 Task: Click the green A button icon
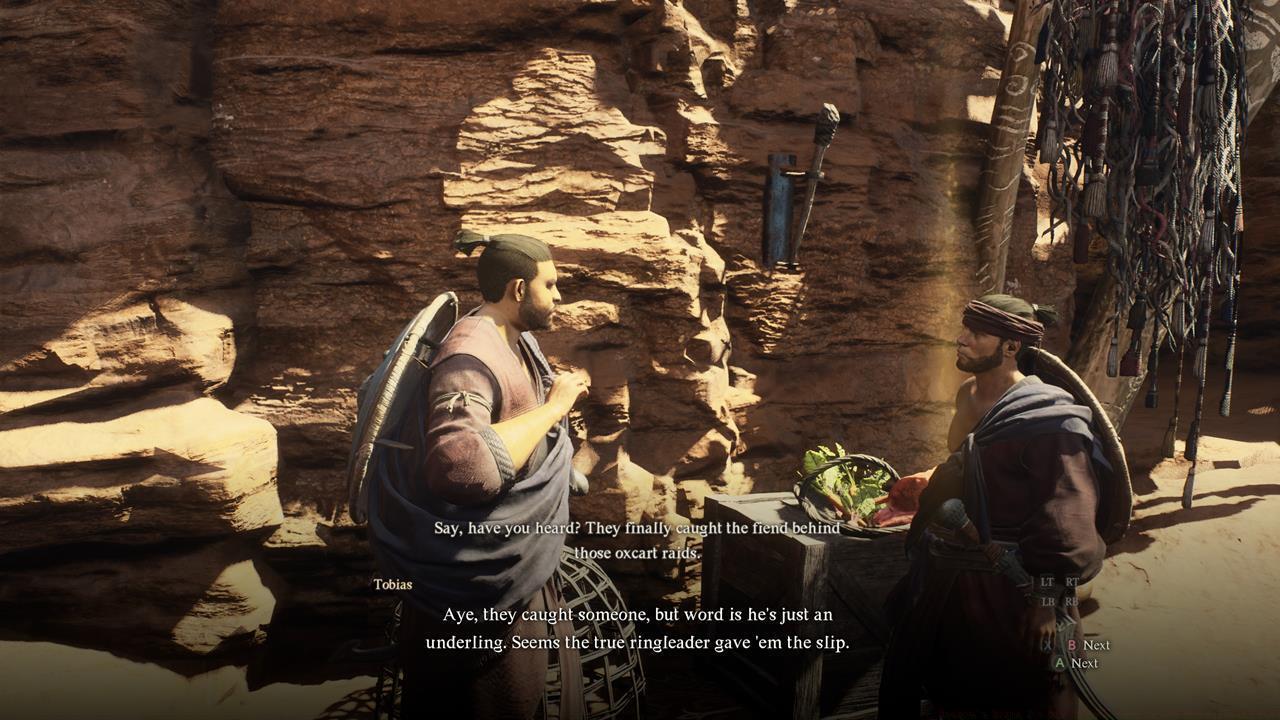pyautogui.click(x=1060, y=663)
